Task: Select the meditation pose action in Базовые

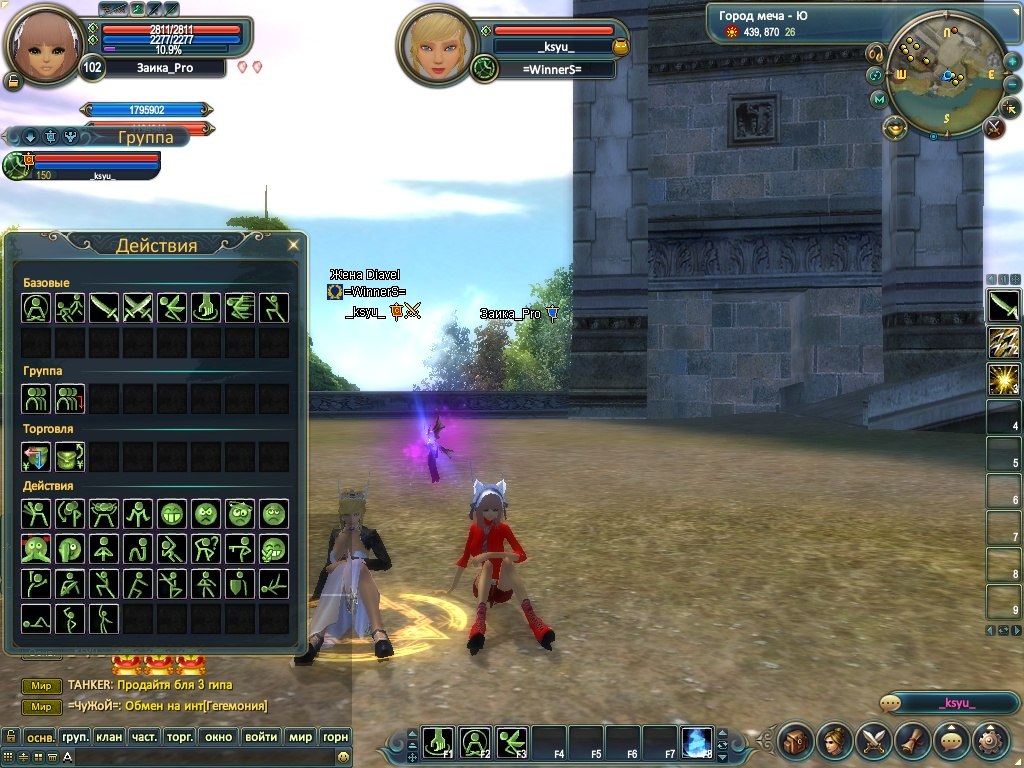Action: [x=36, y=308]
